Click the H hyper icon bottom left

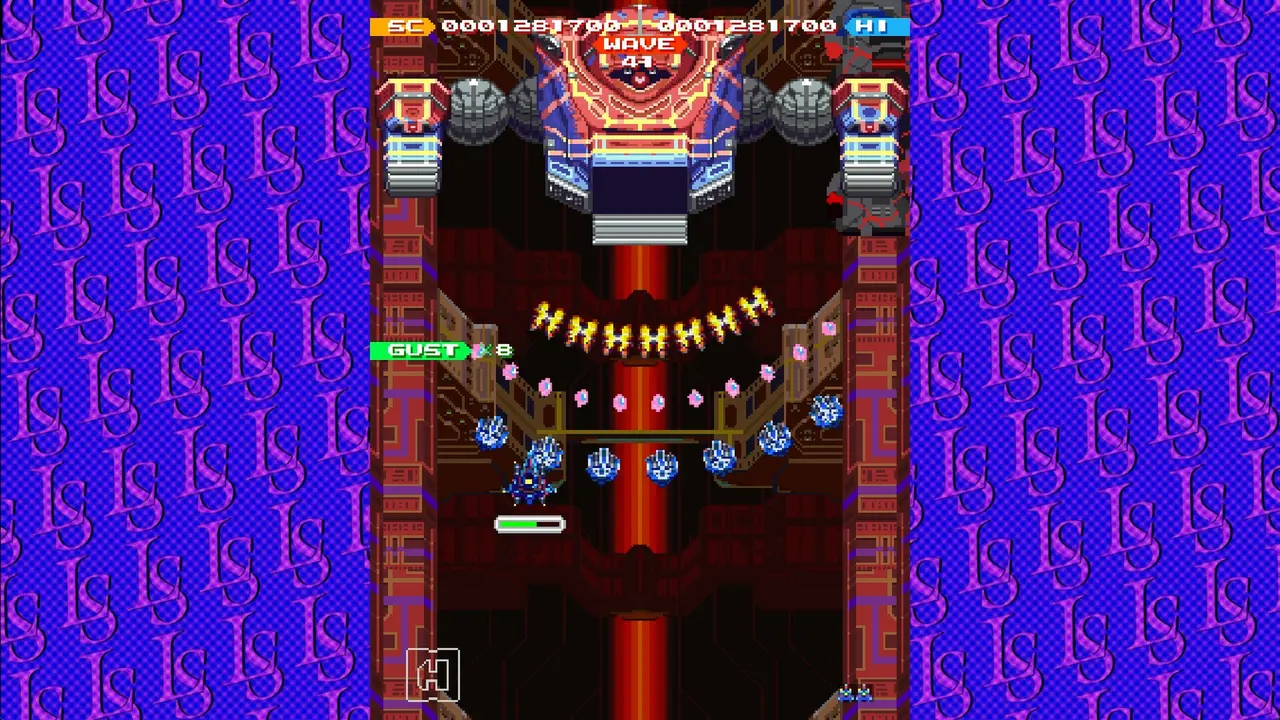pos(432,673)
